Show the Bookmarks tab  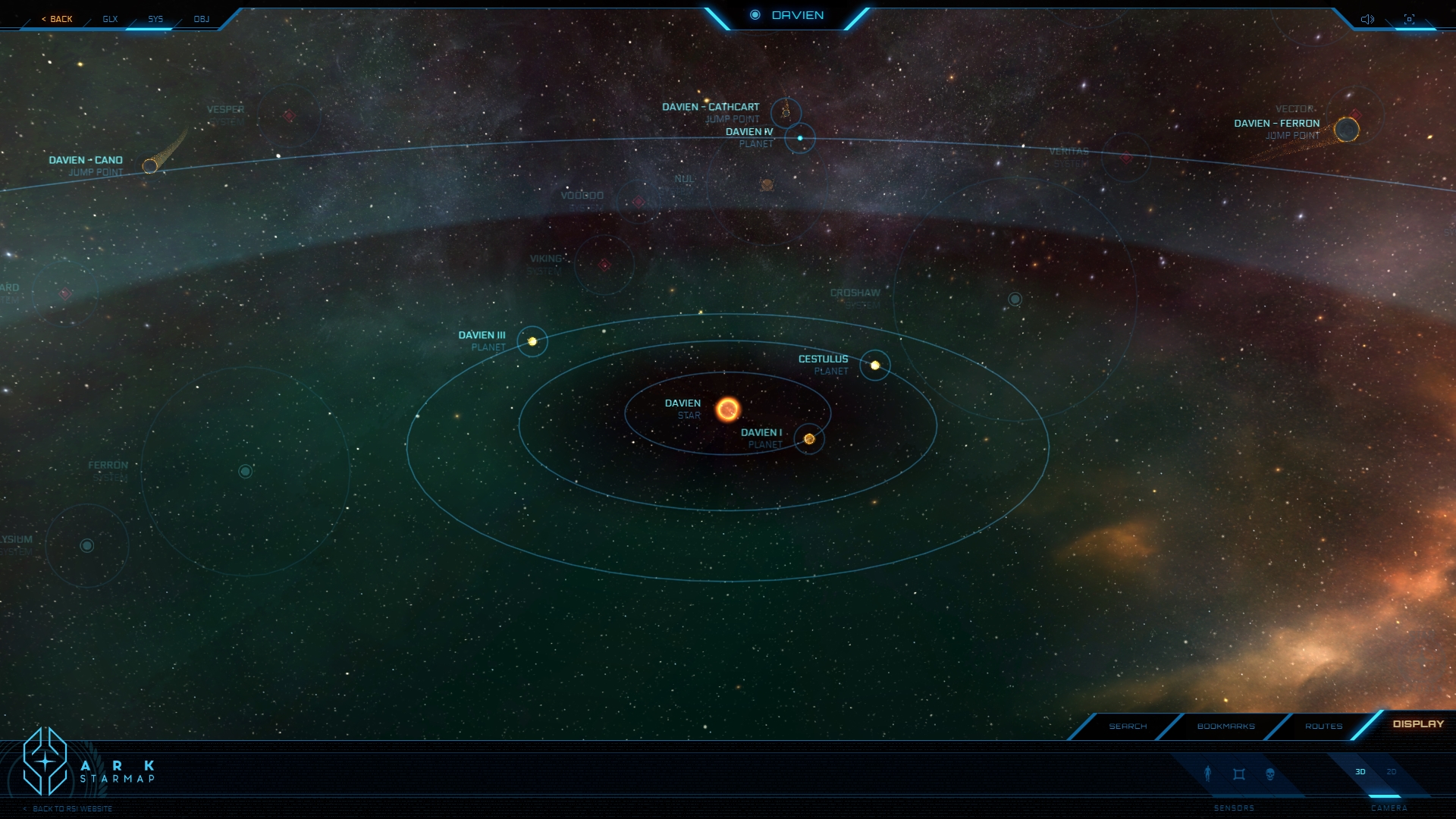click(1225, 726)
